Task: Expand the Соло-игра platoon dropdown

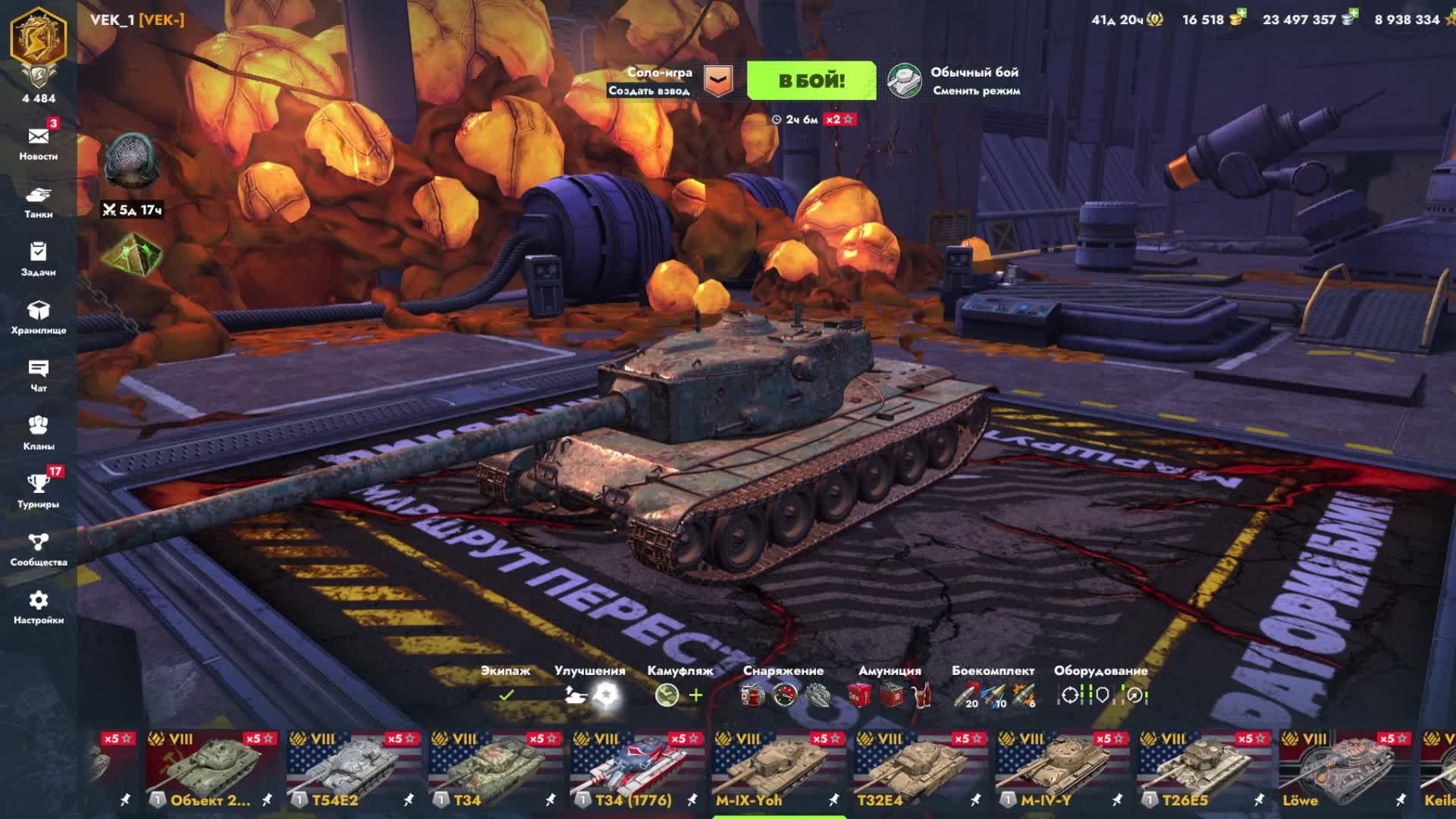Action: pyautogui.click(x=717, y=81)
